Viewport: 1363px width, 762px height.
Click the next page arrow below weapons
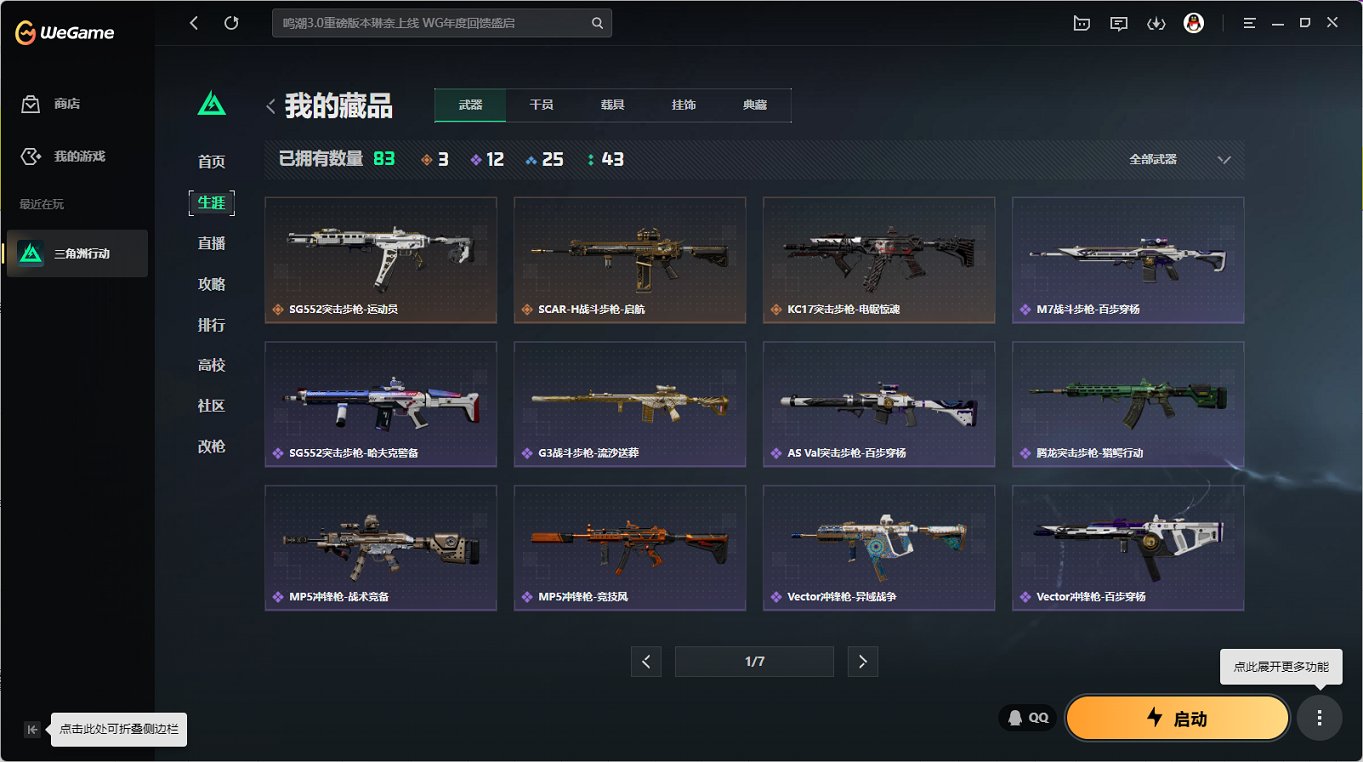862,661
